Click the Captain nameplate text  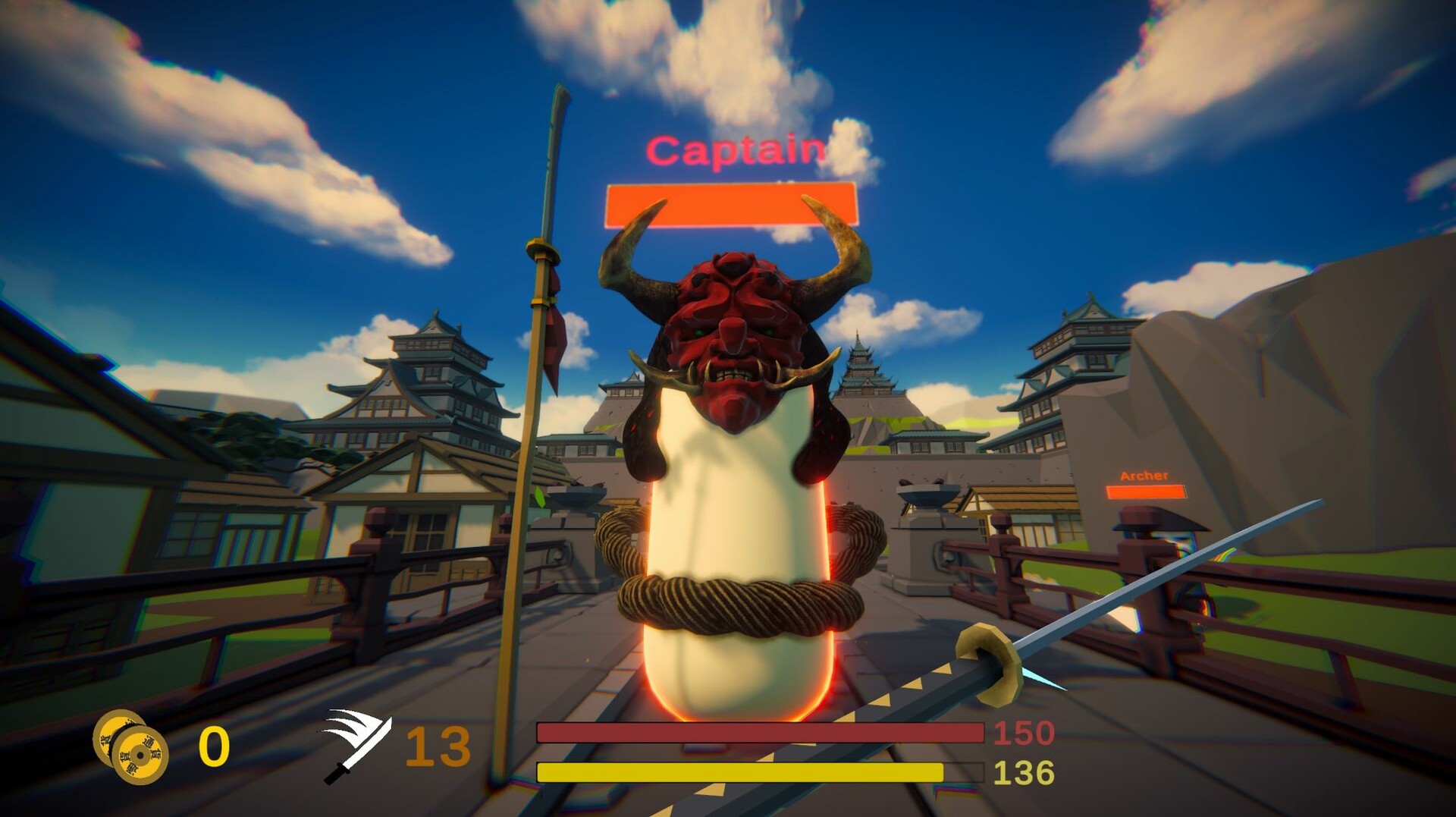733,149
